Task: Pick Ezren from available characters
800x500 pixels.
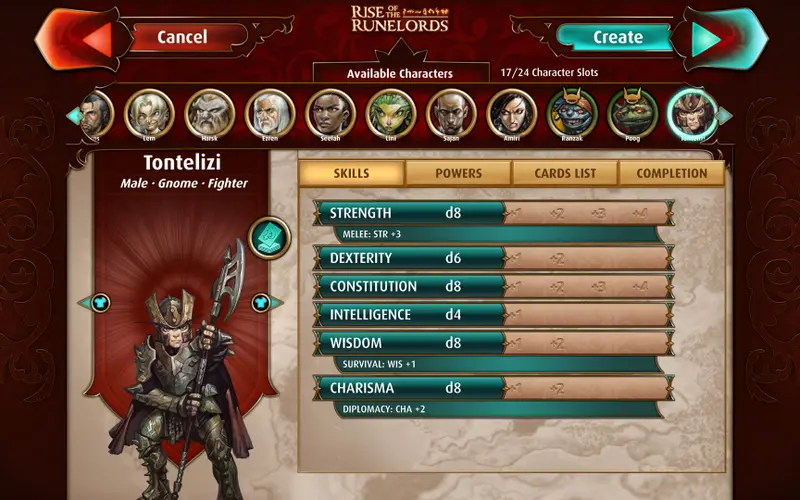Action: tap(270, 113)
